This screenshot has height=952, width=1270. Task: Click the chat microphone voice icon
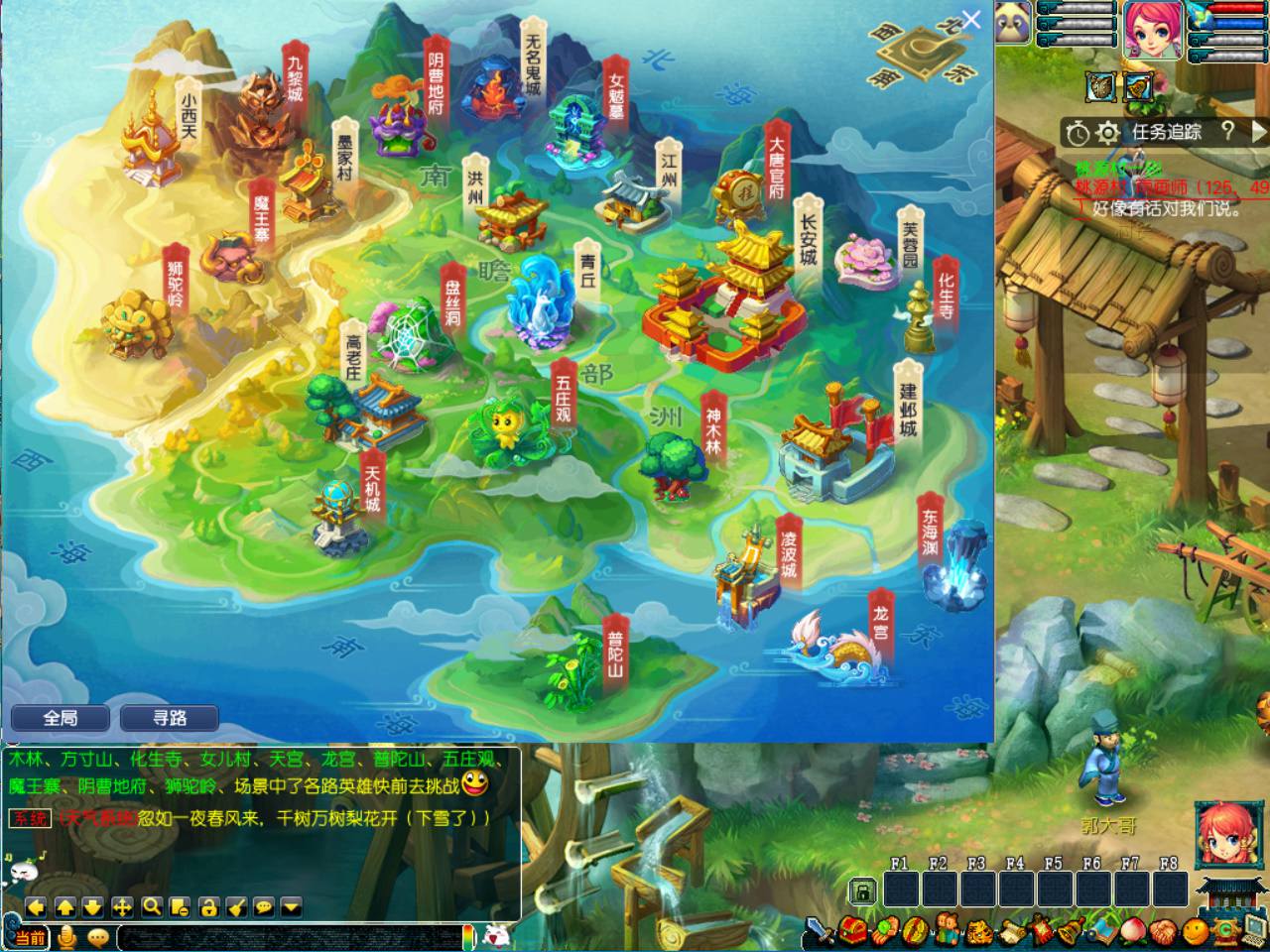[x=67, y=937]
